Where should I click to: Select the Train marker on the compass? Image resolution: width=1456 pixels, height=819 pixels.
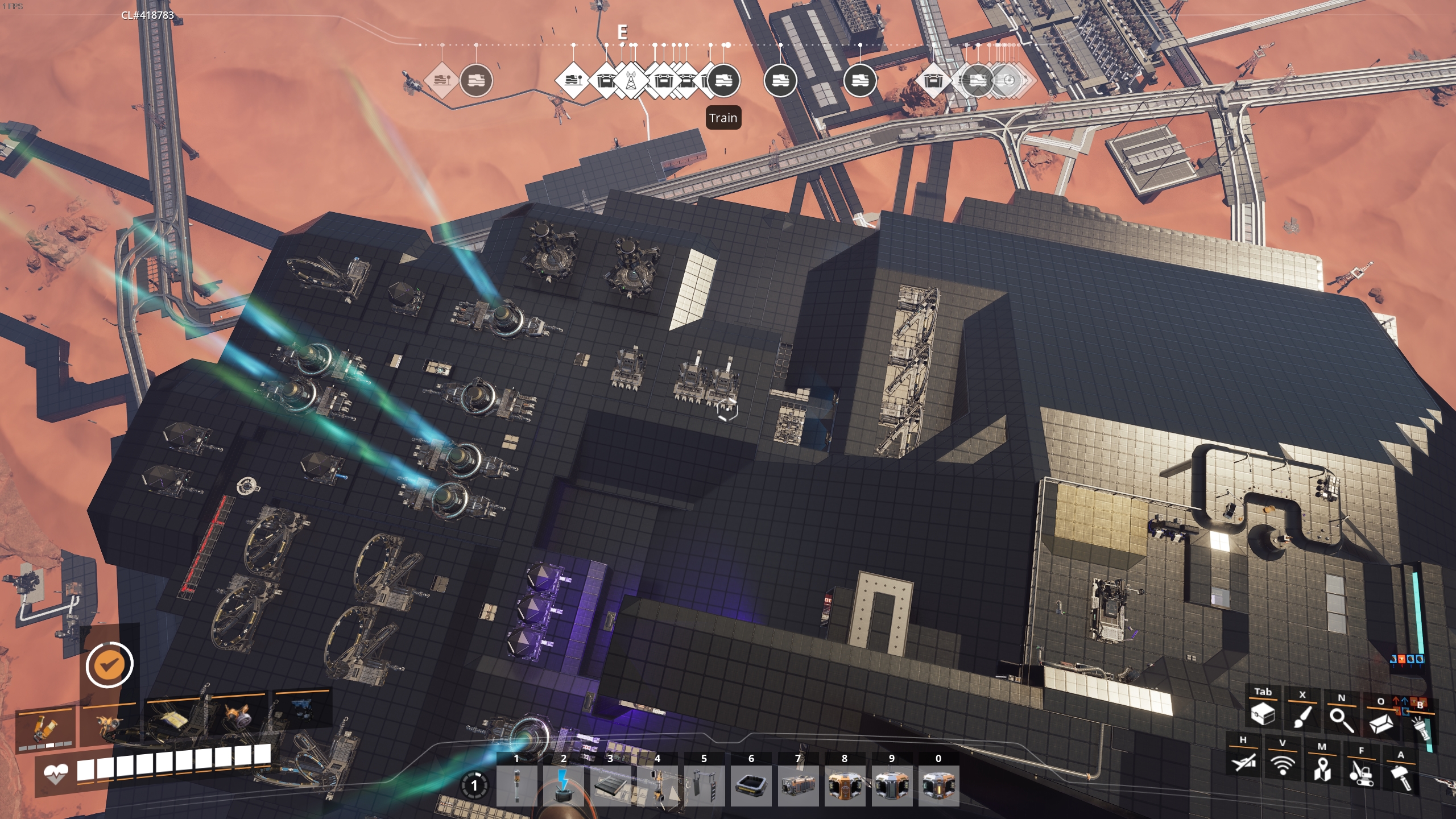pyautogui.click(x=723, y=81)
